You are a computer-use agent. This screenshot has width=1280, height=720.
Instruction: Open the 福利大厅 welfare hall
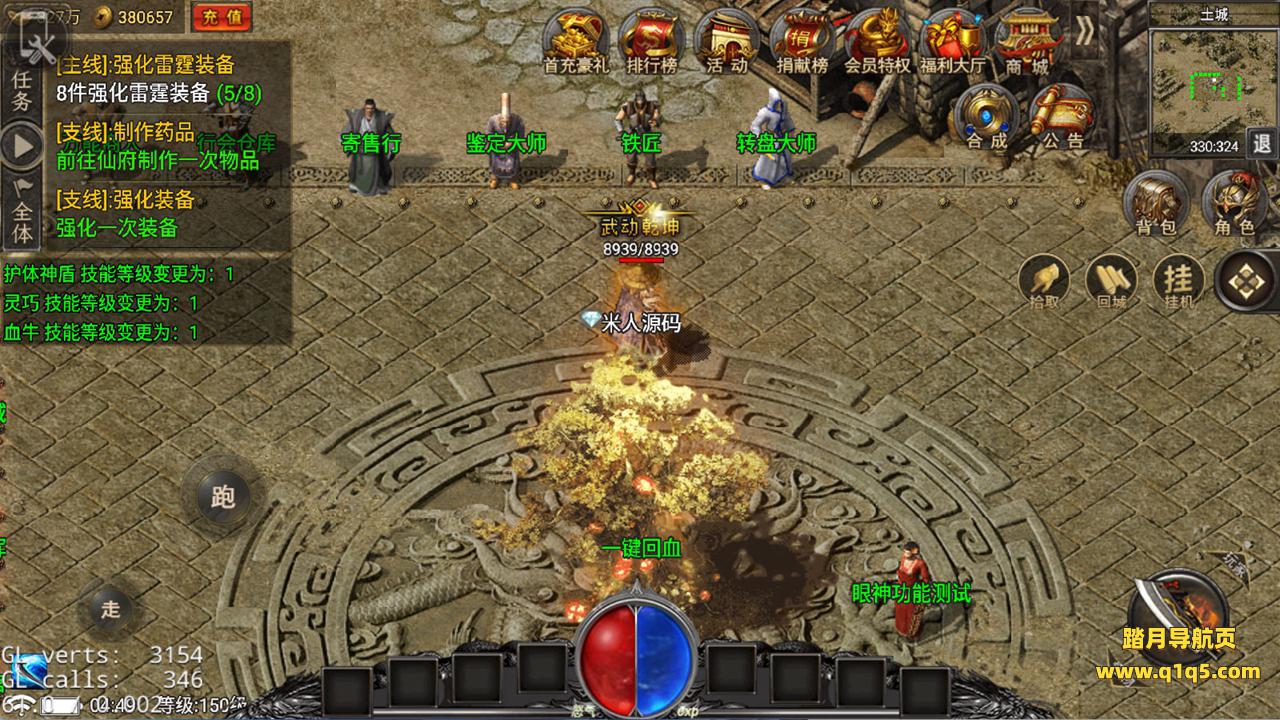(952, 40)
